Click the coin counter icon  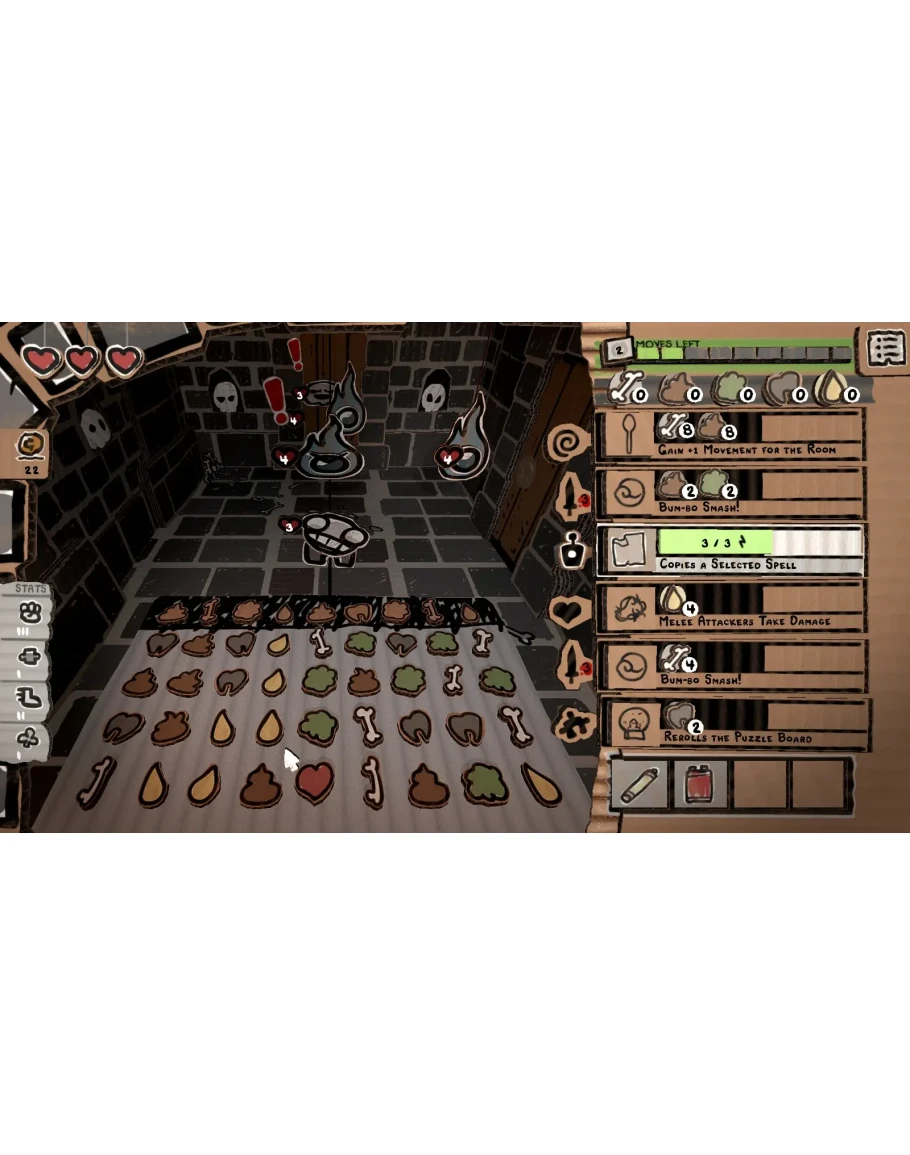pos(31,446)
